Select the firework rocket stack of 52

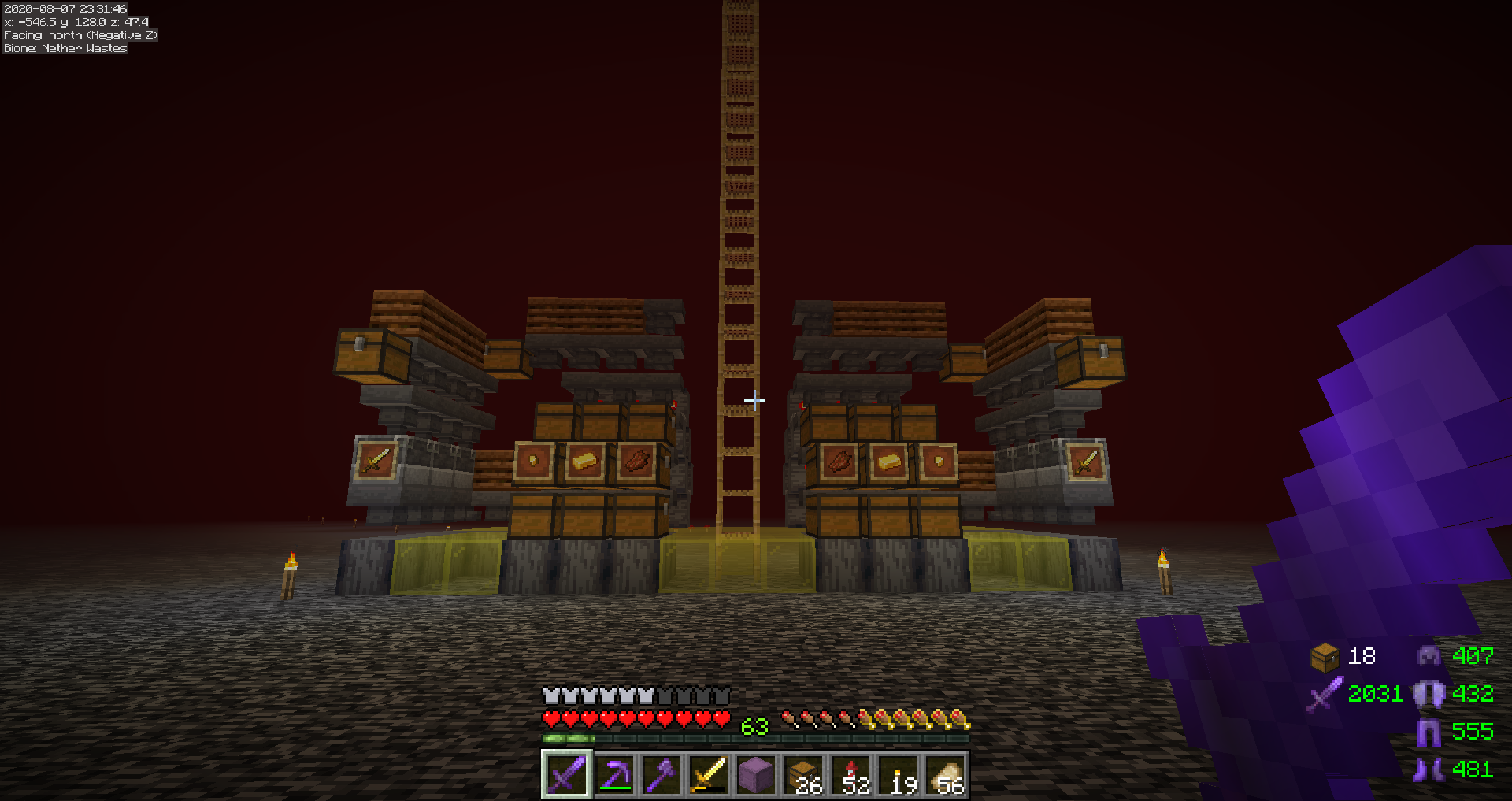coord(851,775)
